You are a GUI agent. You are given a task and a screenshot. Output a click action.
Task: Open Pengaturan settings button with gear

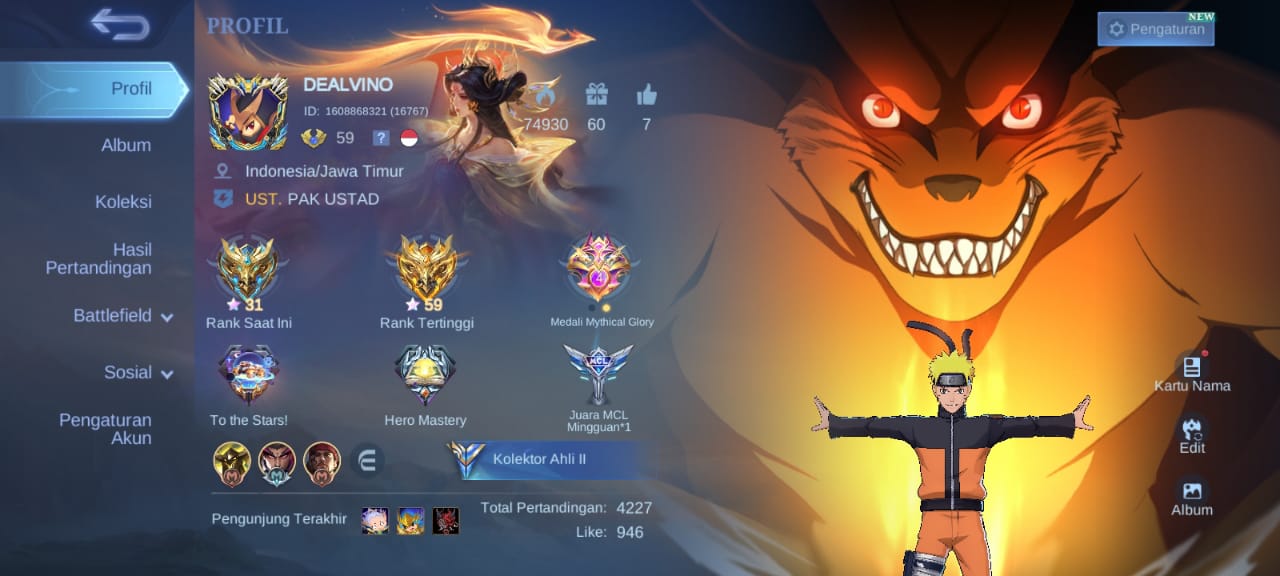point(1156,29)
